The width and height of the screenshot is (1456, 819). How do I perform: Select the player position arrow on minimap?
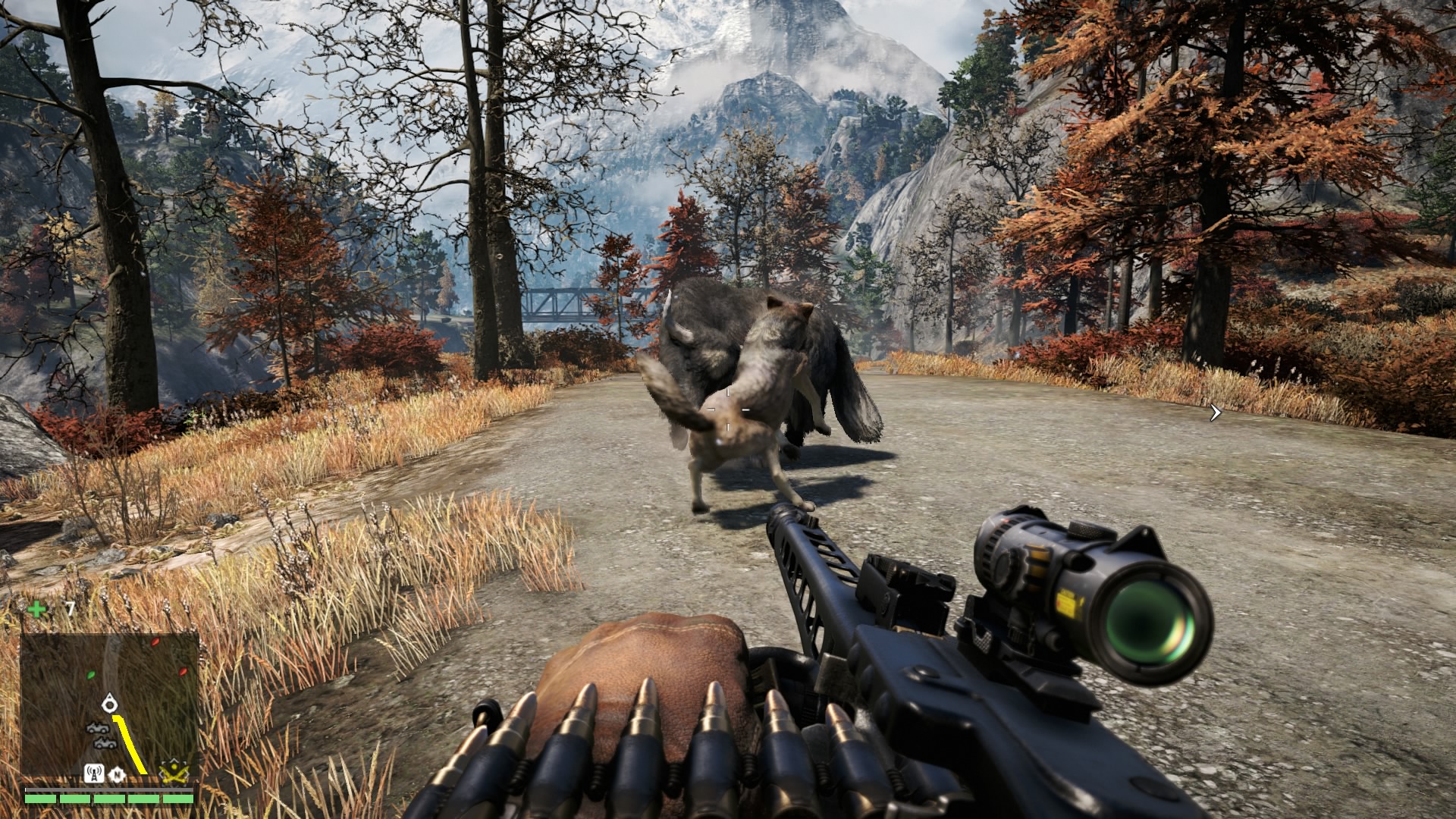pyautogui.click(x=110, y=703)
